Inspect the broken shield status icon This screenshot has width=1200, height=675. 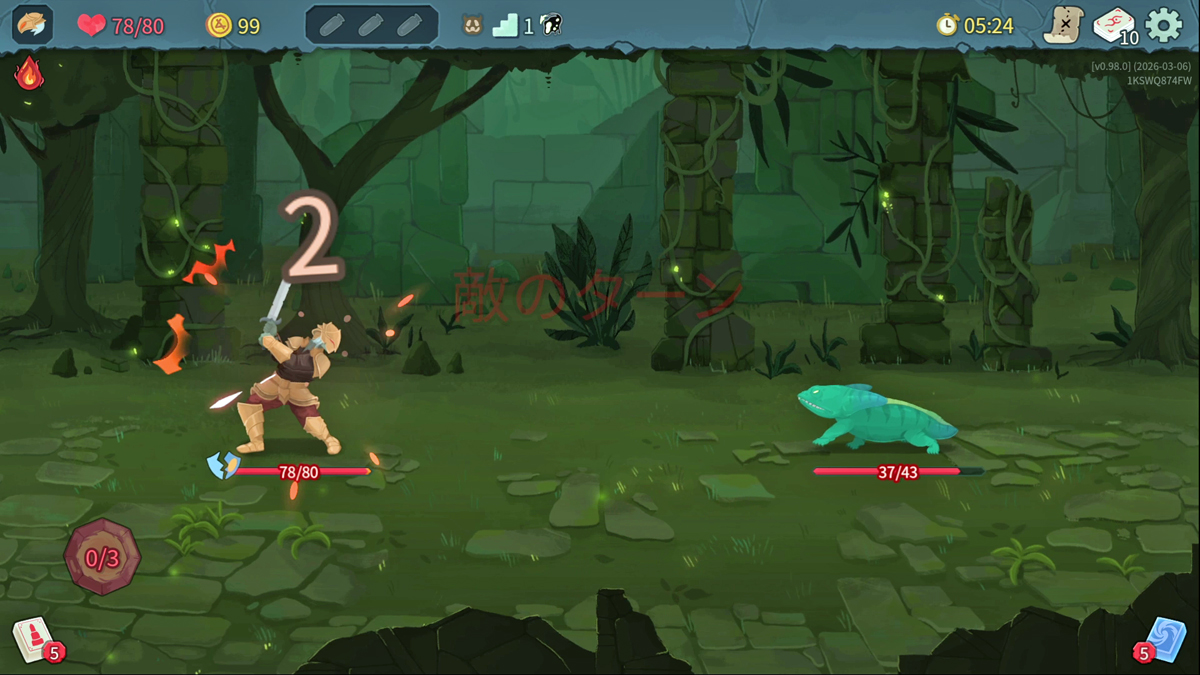[x=221, y=465]
